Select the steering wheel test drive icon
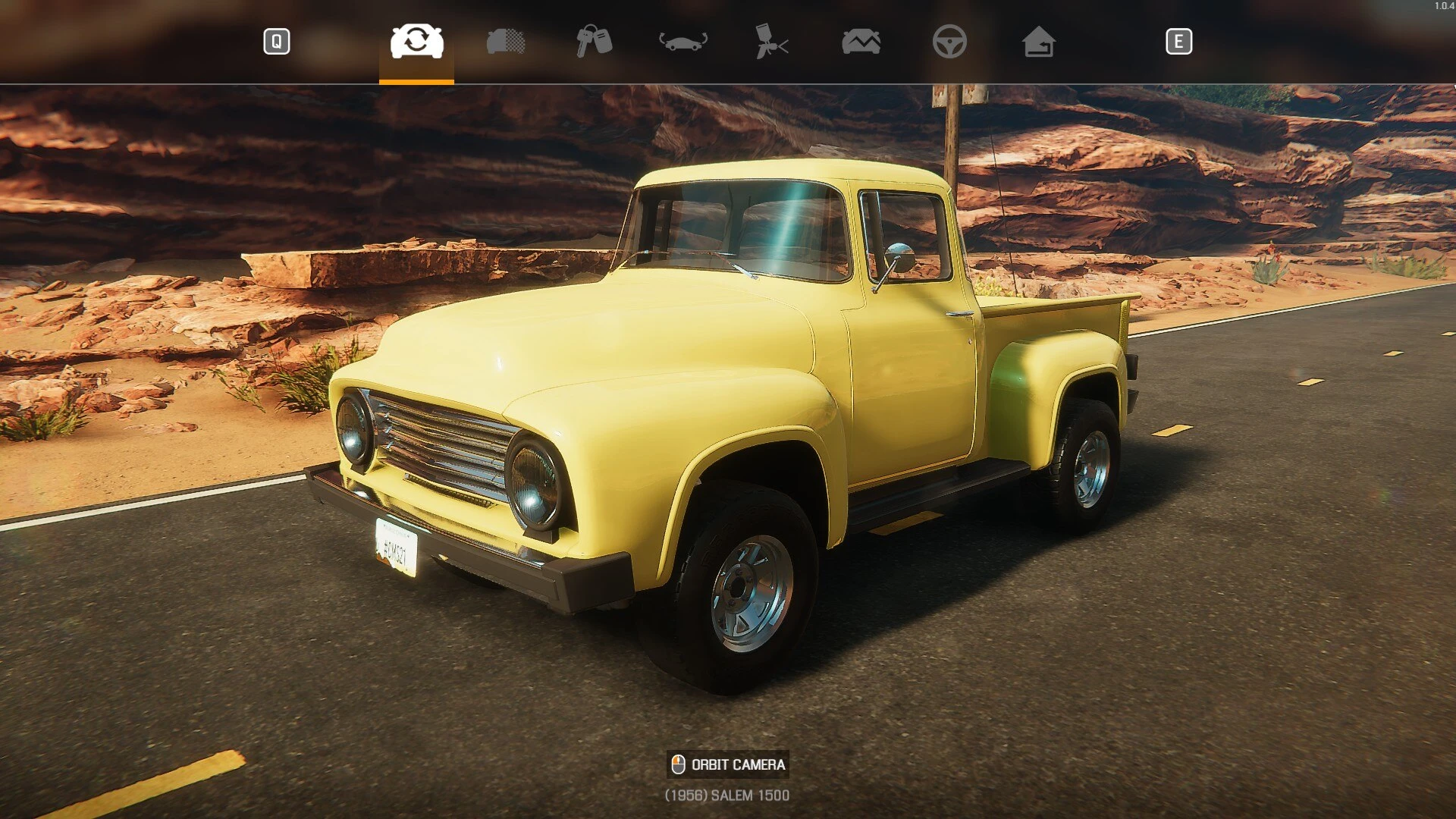Screen dimensions: 1456x819 pyautogui.click(x=950, y=43)
